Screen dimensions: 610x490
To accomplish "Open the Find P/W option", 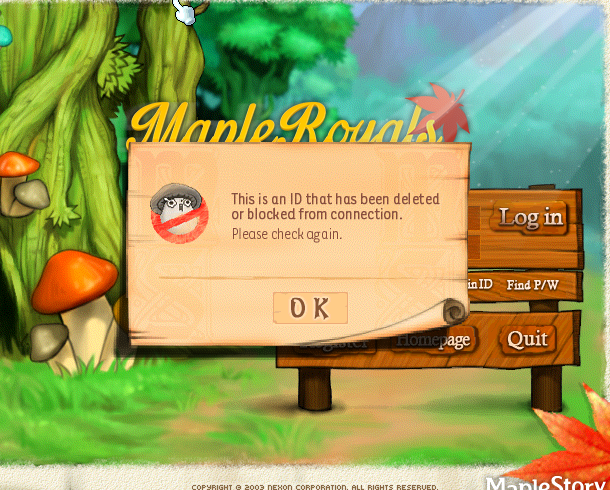I will click(x=532, y=285).
